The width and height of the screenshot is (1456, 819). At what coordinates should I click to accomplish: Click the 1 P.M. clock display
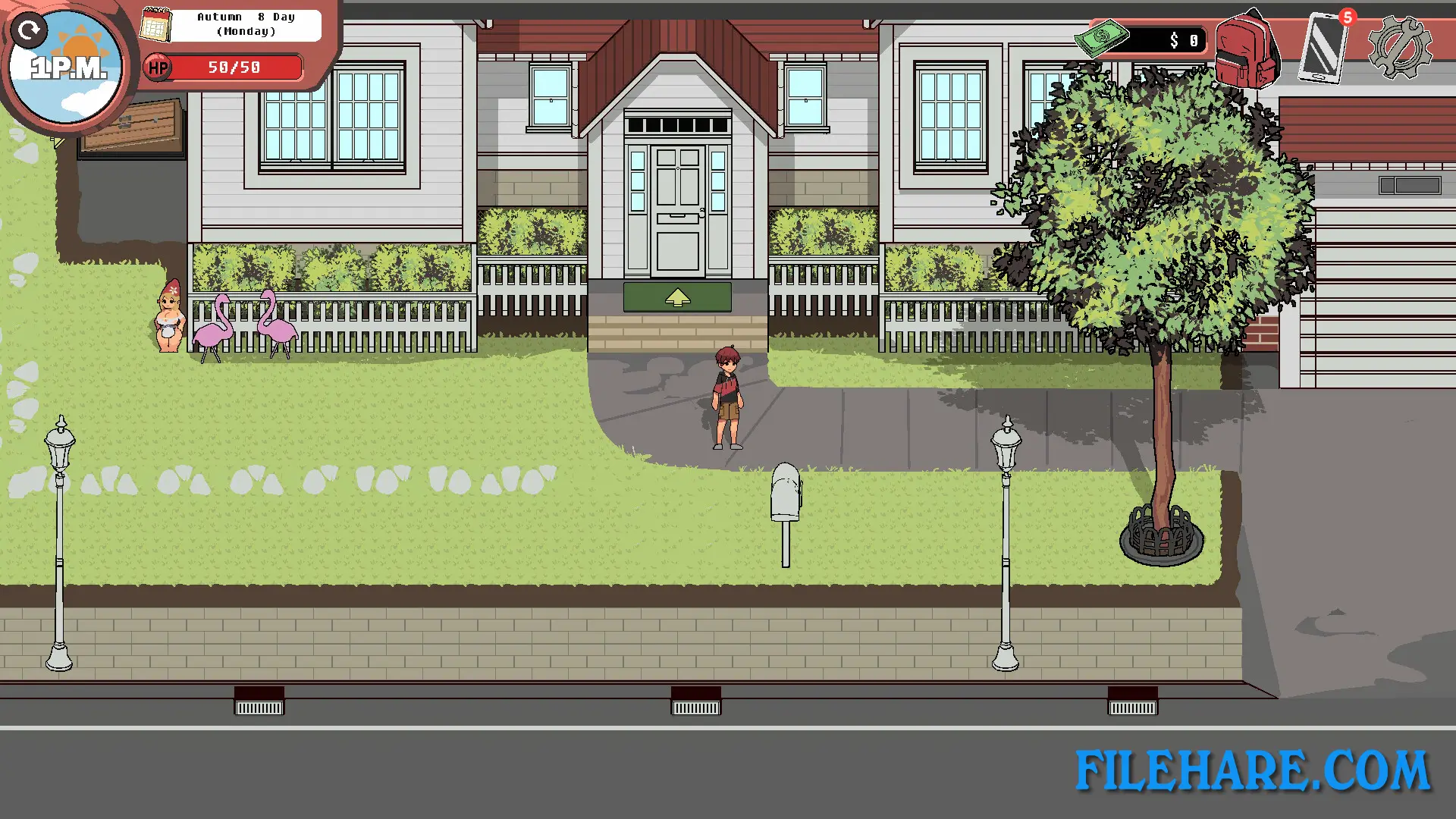(x=68, y=68)
